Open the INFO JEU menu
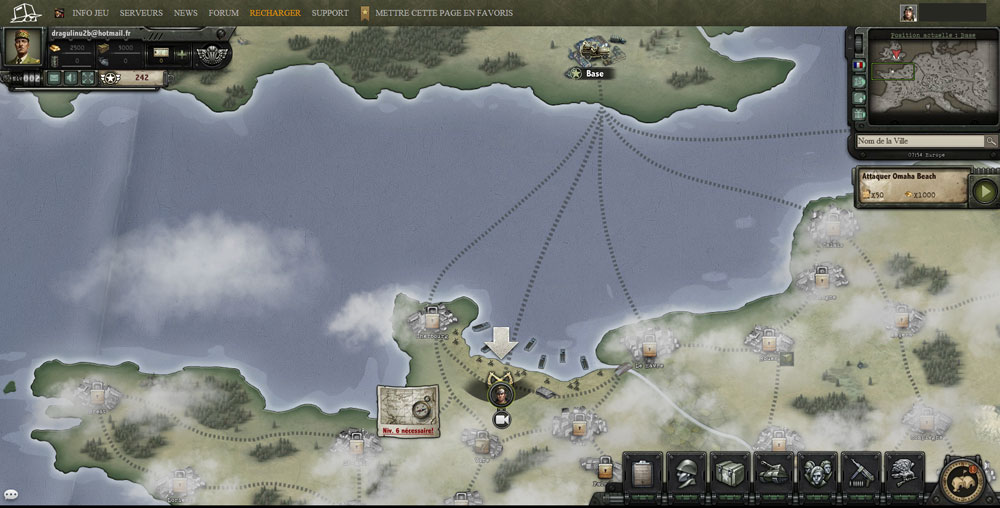The height and width of the screenshot is (508, 1000). (x=89, y=13)
